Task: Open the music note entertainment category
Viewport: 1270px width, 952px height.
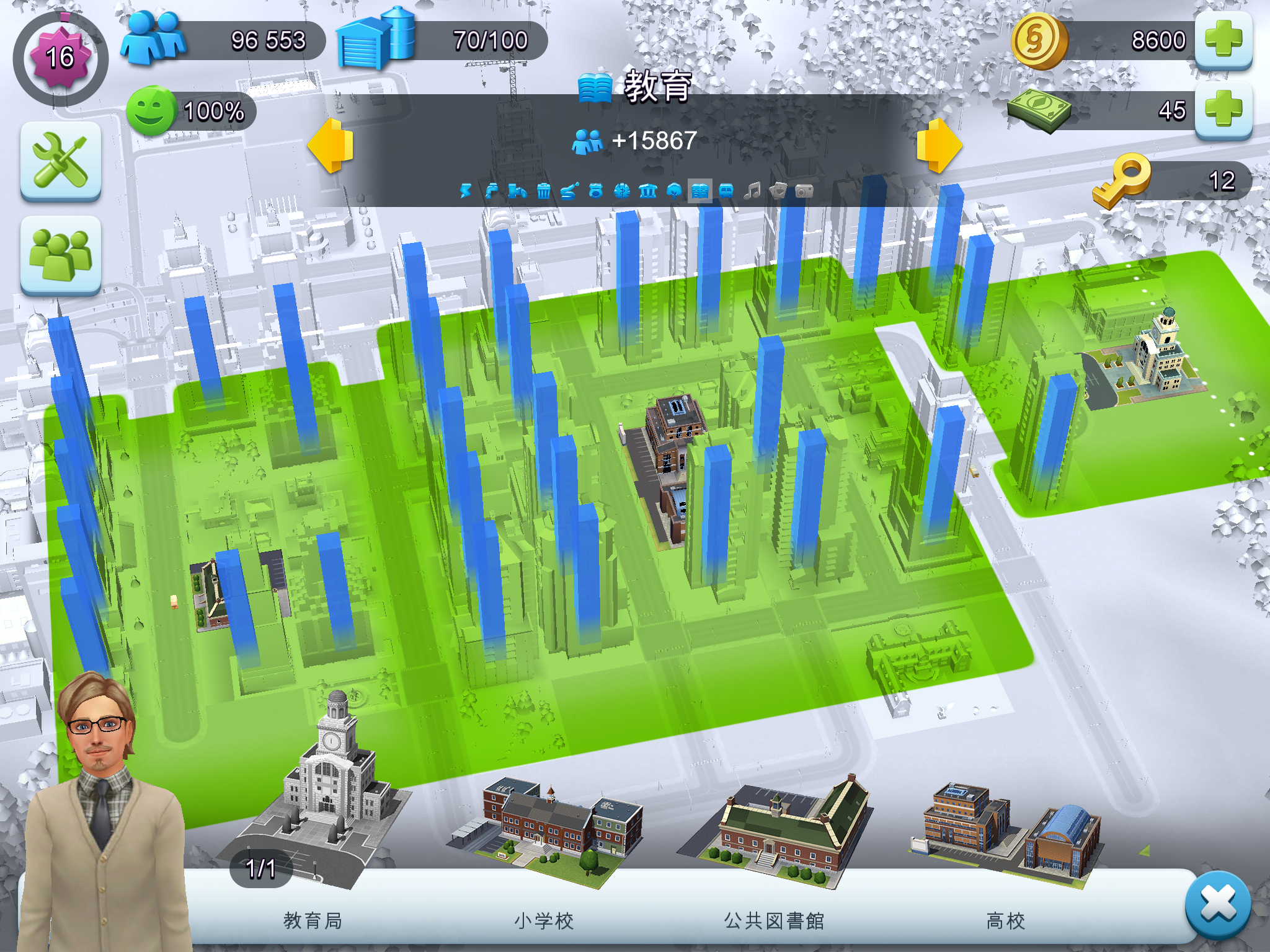Action: coord(752,191)
